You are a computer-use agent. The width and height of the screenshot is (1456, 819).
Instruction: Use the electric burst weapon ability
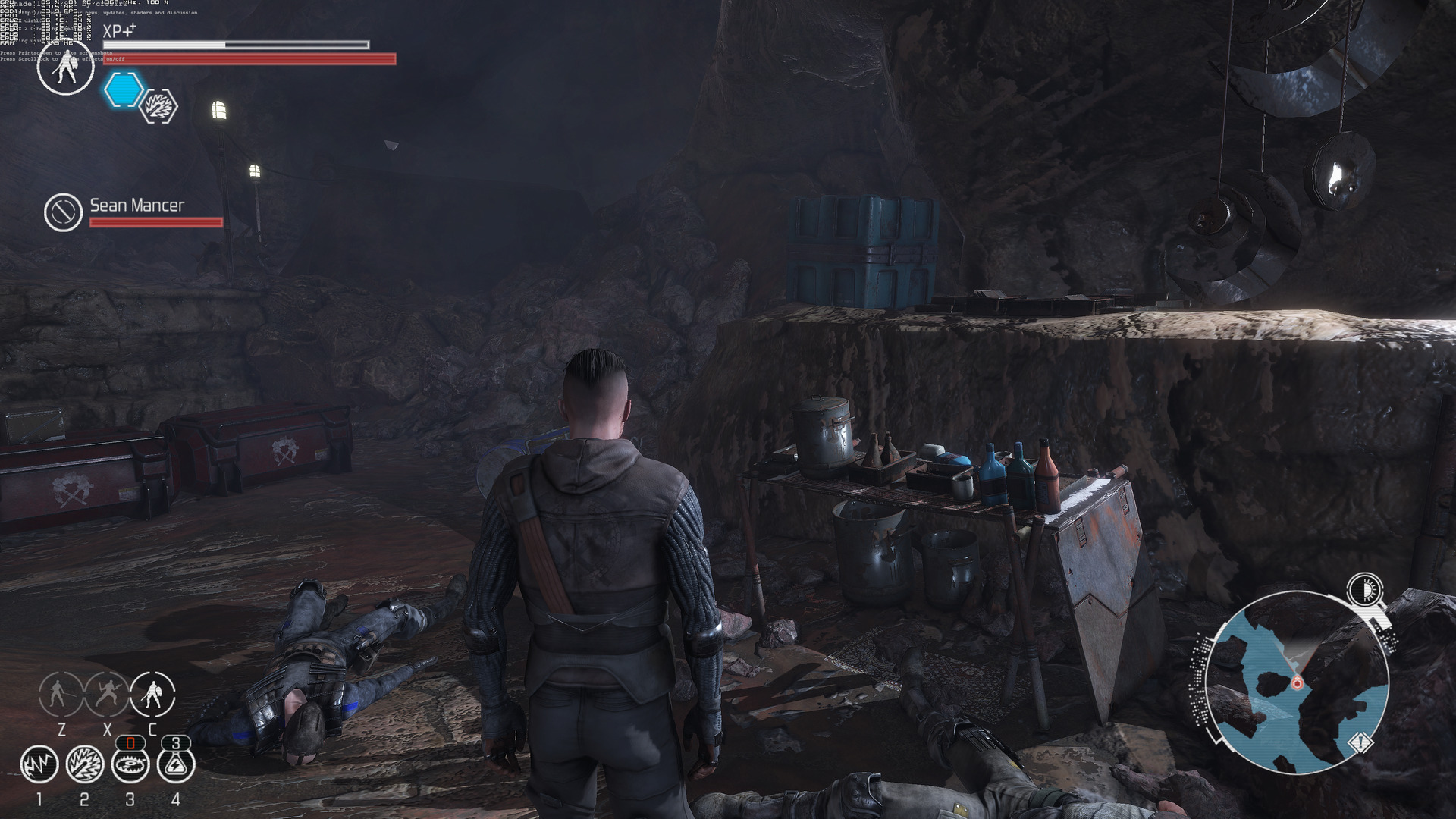coord(85,764)
